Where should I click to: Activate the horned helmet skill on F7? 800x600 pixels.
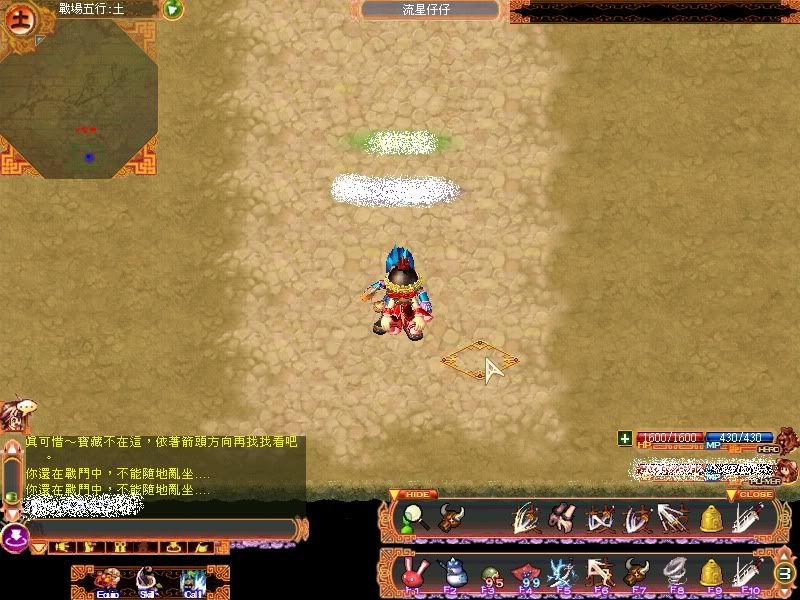pyautogui.click(x=634, y=572)
